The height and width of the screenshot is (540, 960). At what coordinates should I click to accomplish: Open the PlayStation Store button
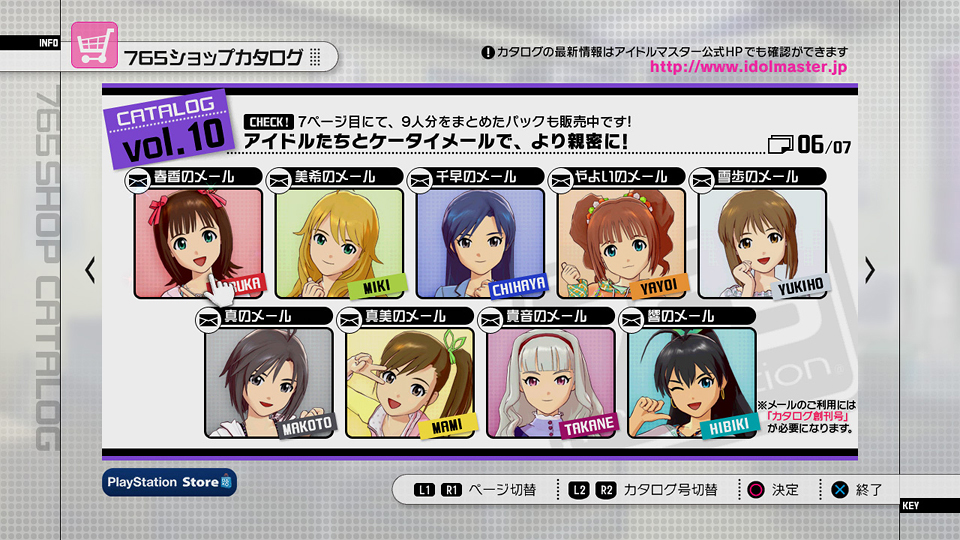click(x=170, y=482)
